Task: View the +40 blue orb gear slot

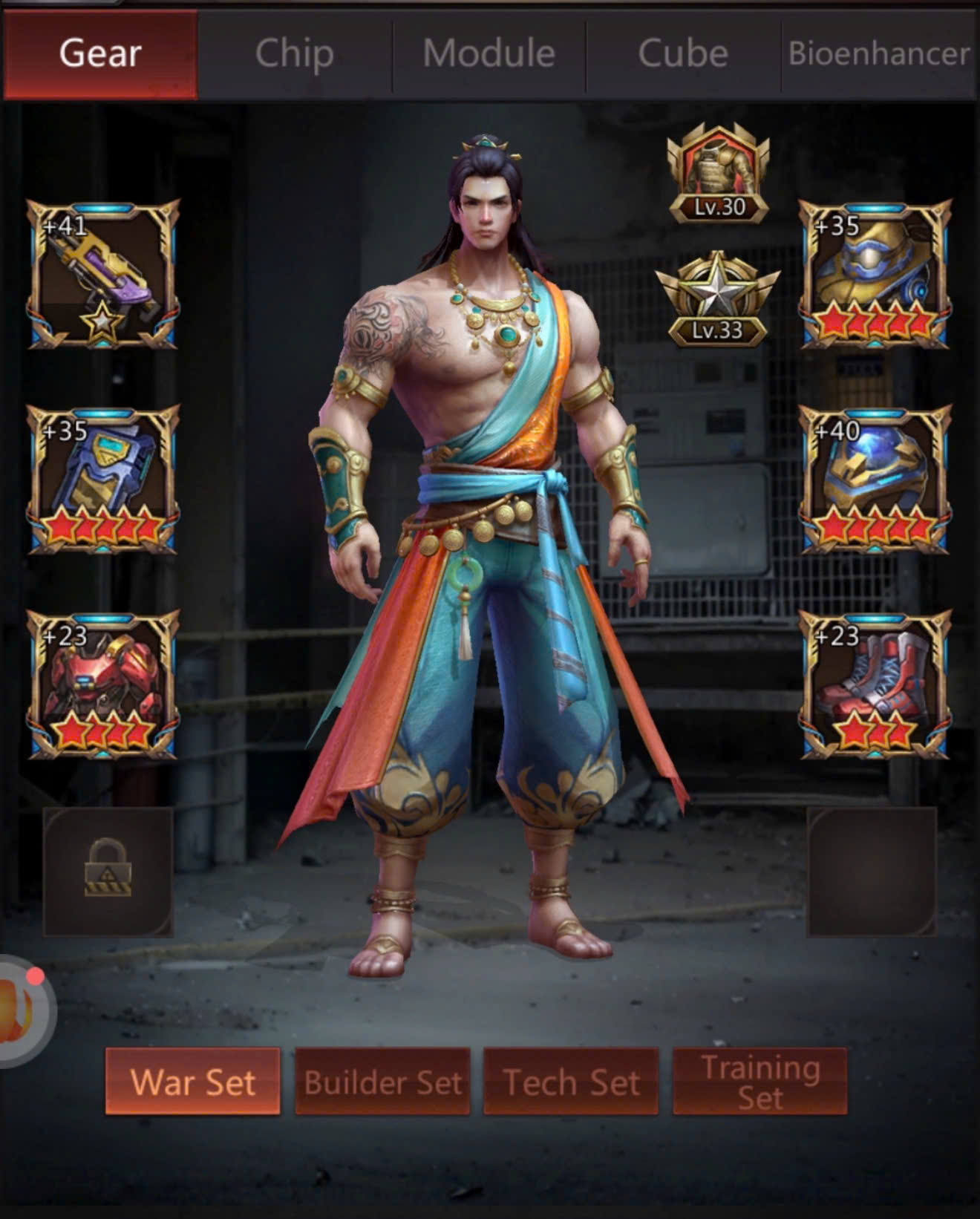Action: point(875,480)
